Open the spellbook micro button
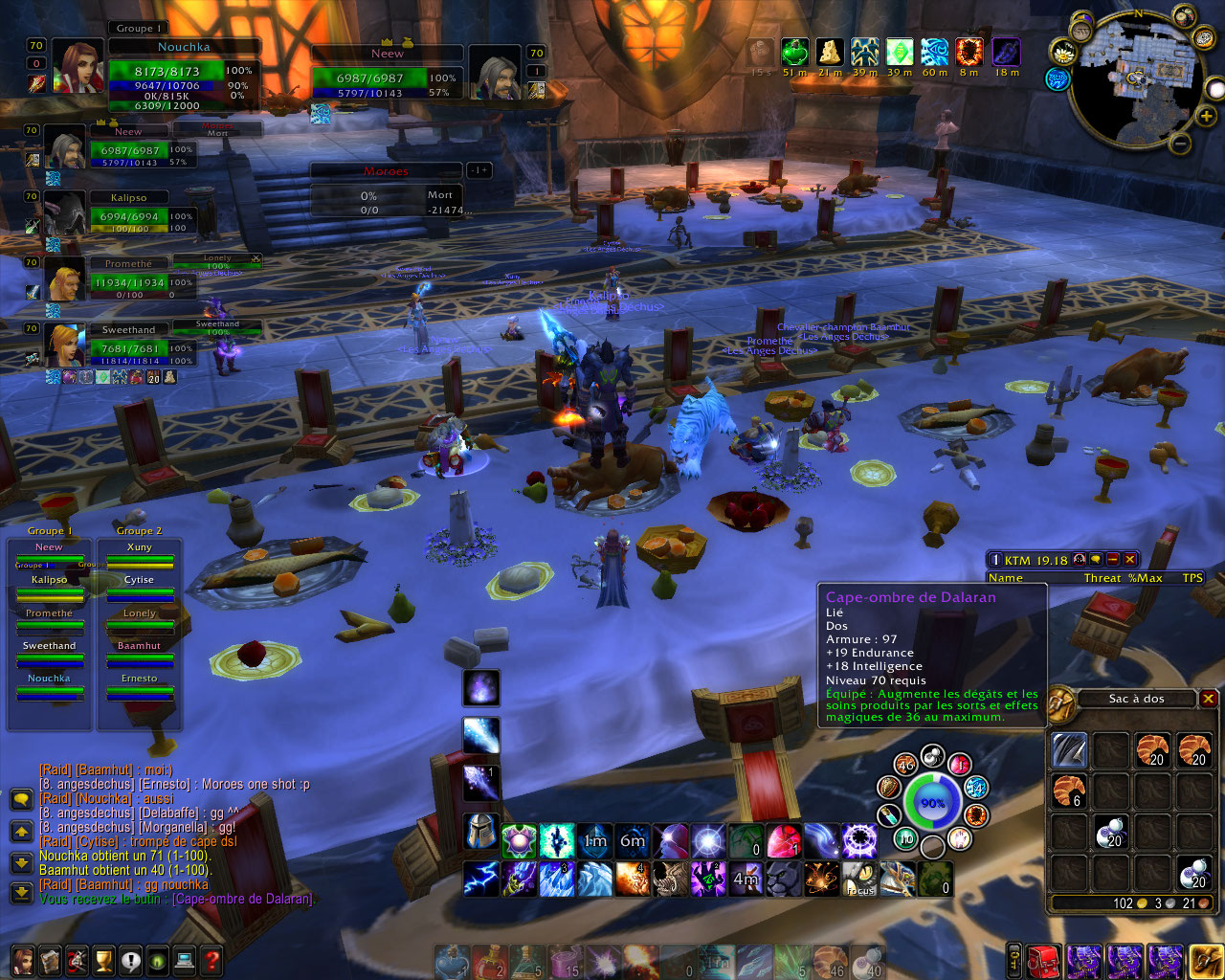The width and height of the screenshot is (1225, 980). coord(50,960)
